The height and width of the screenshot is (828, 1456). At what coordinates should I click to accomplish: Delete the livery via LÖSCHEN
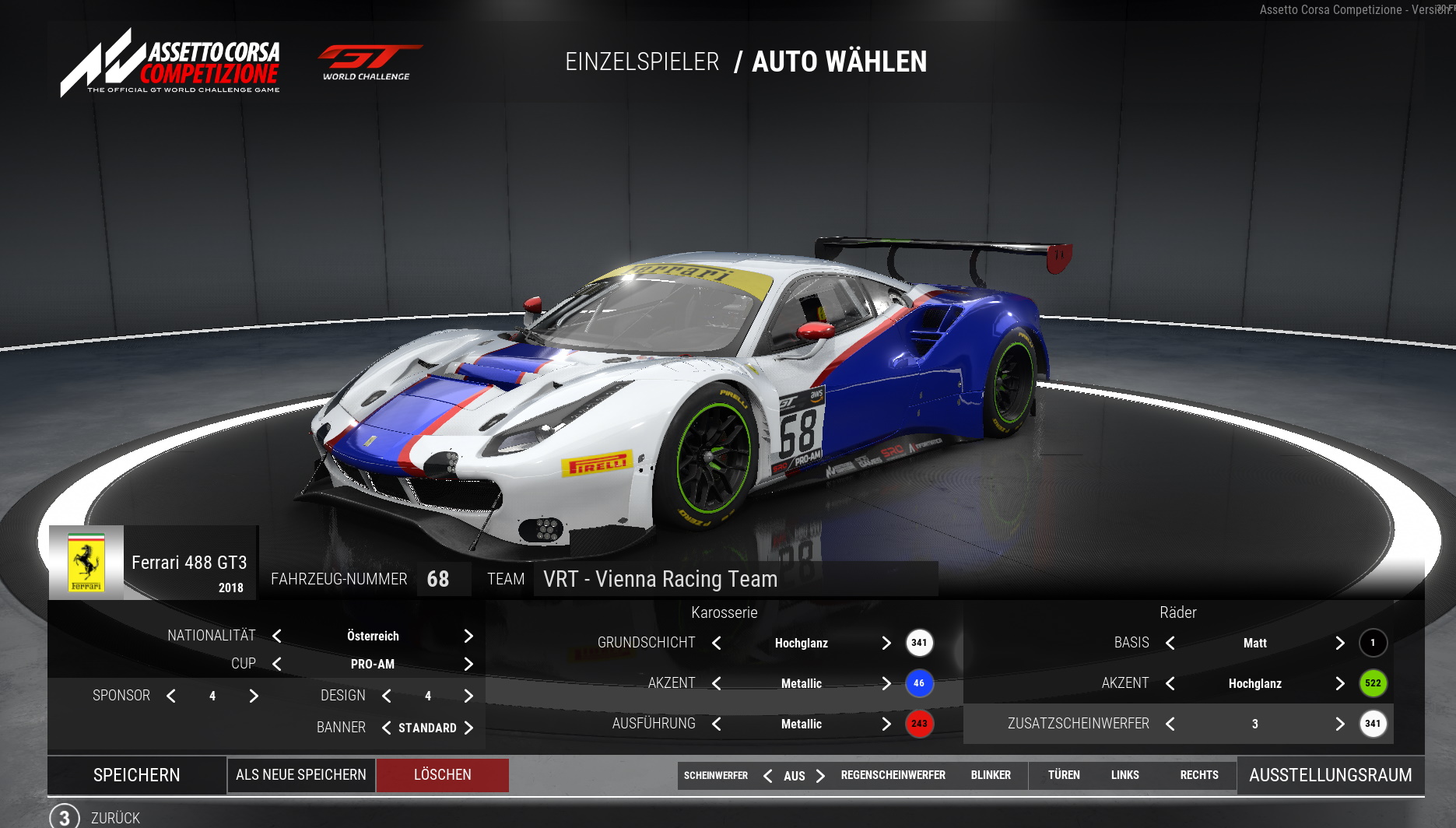coord(442,775)
